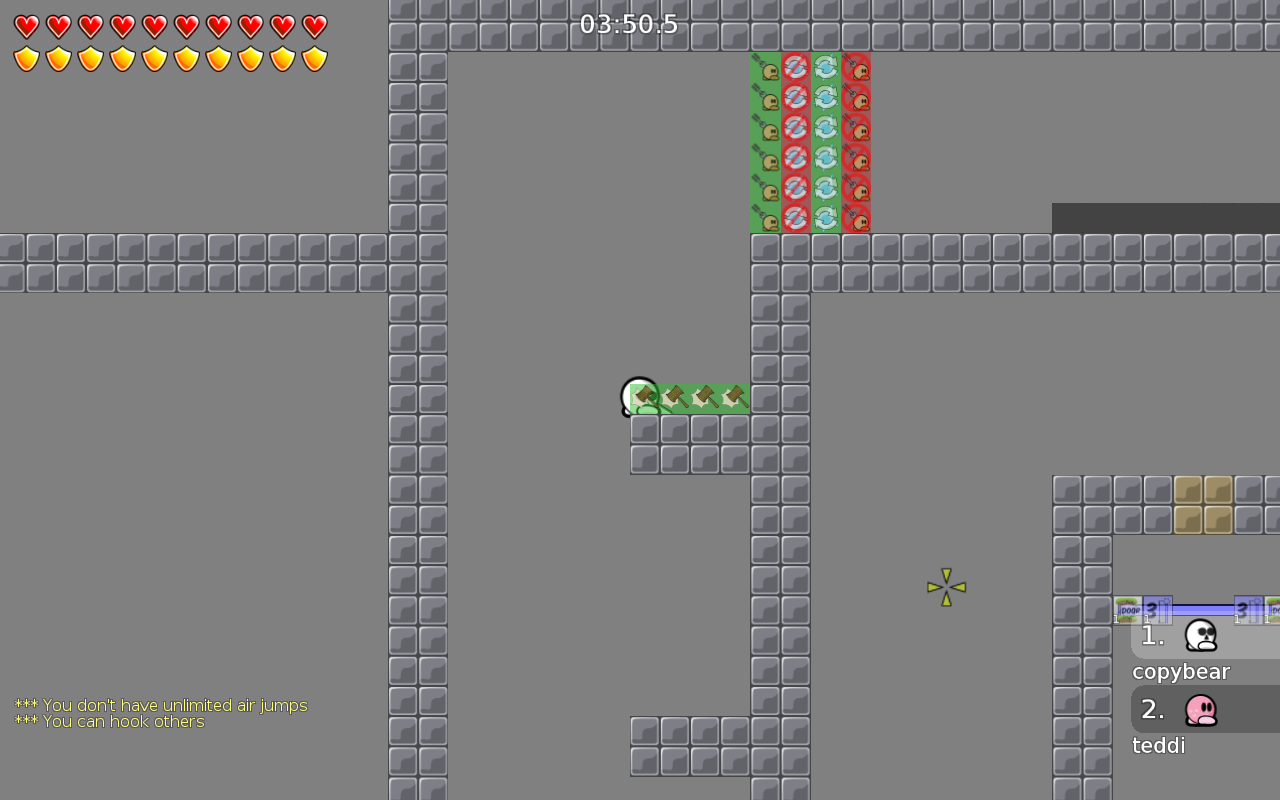Click the yellow crosshair spinner marker
Screen dimensions: 1280x800
tap(946, 587)
